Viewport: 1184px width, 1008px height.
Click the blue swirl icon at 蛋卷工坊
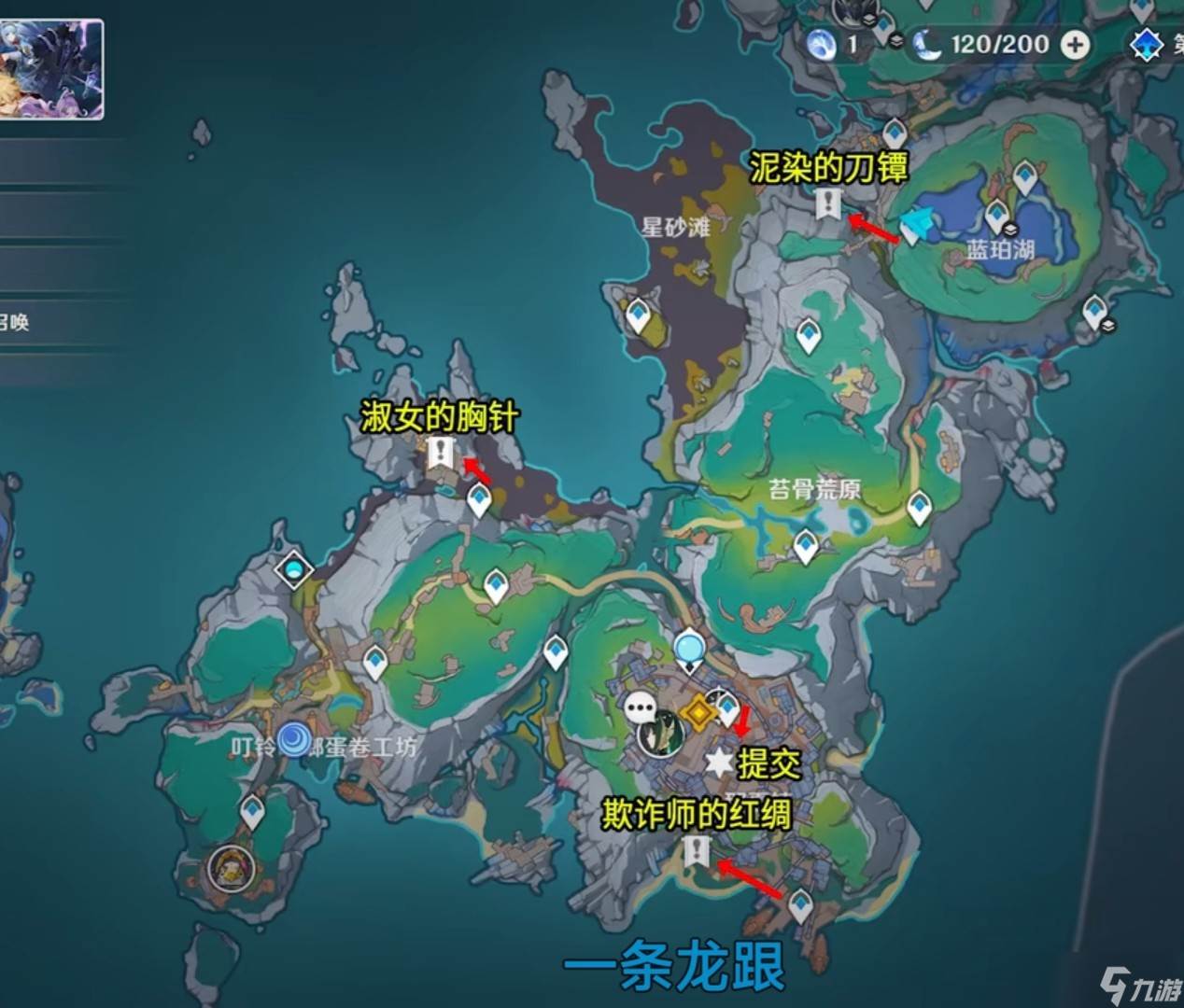point(295,741)
